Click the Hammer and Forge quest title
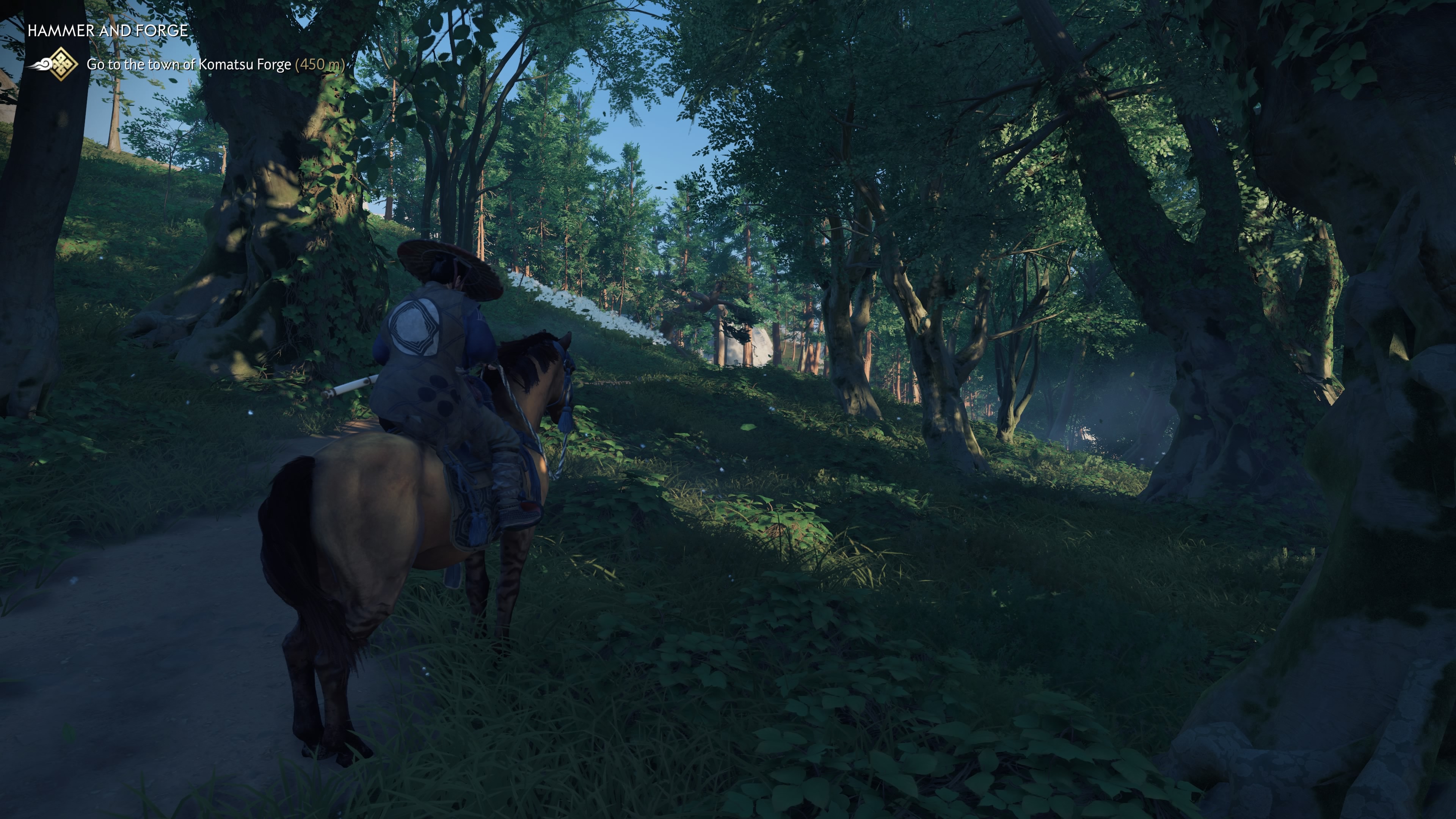This screenshot has height=819, width=1456. [107, 30]
